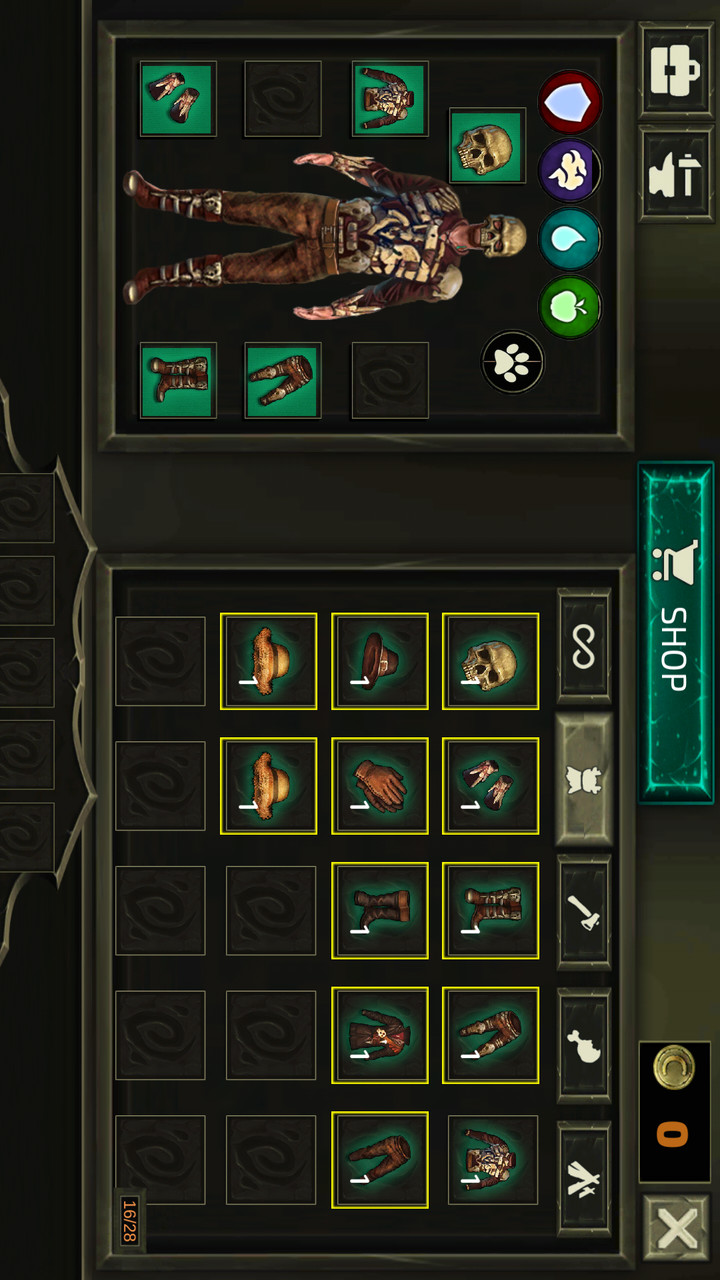
Task: Tap the water drop thirst icon
Action: pos(570,238)
